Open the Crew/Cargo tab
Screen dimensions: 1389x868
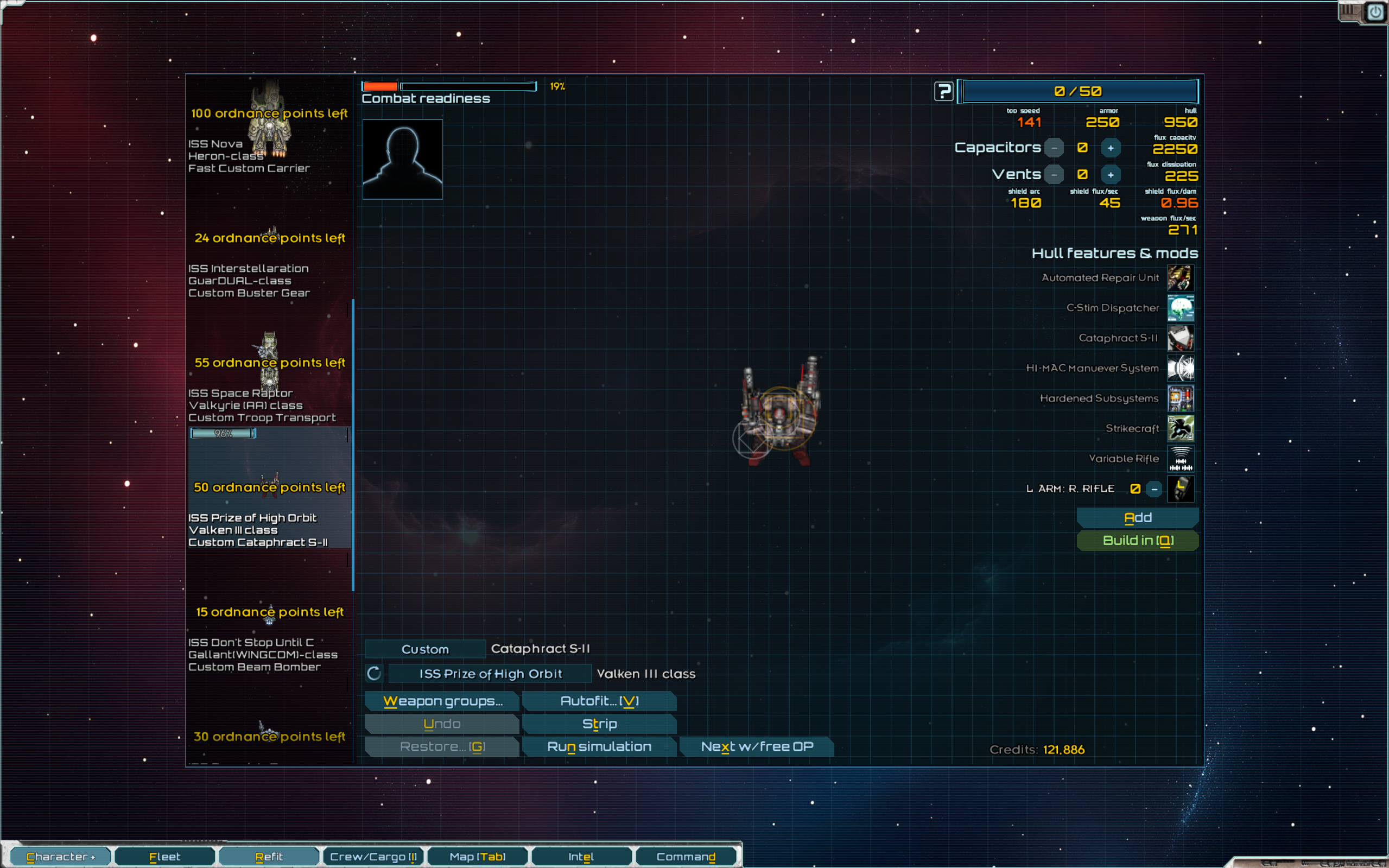pos(373,857)
